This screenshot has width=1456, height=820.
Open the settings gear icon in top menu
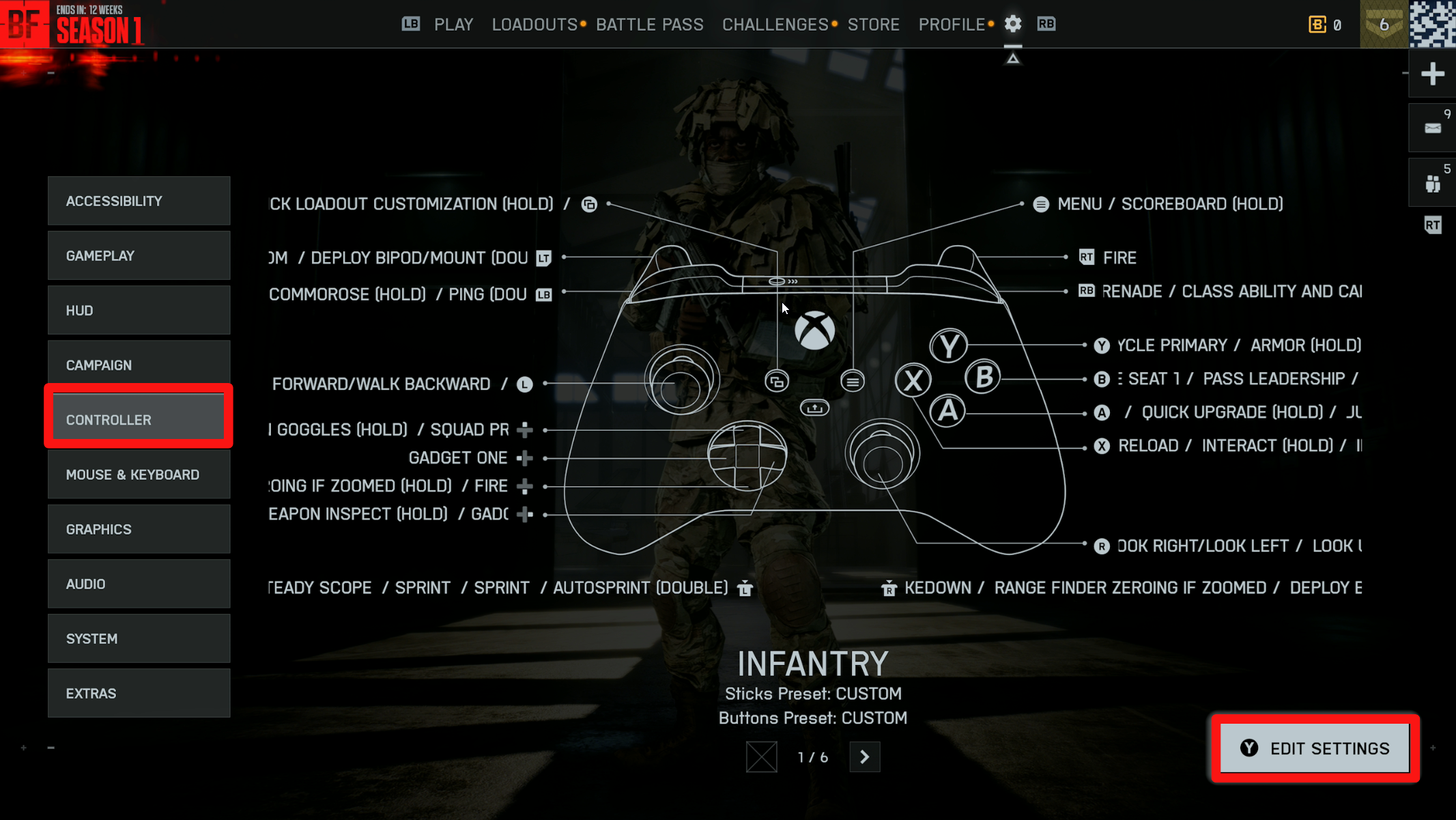1013,24
